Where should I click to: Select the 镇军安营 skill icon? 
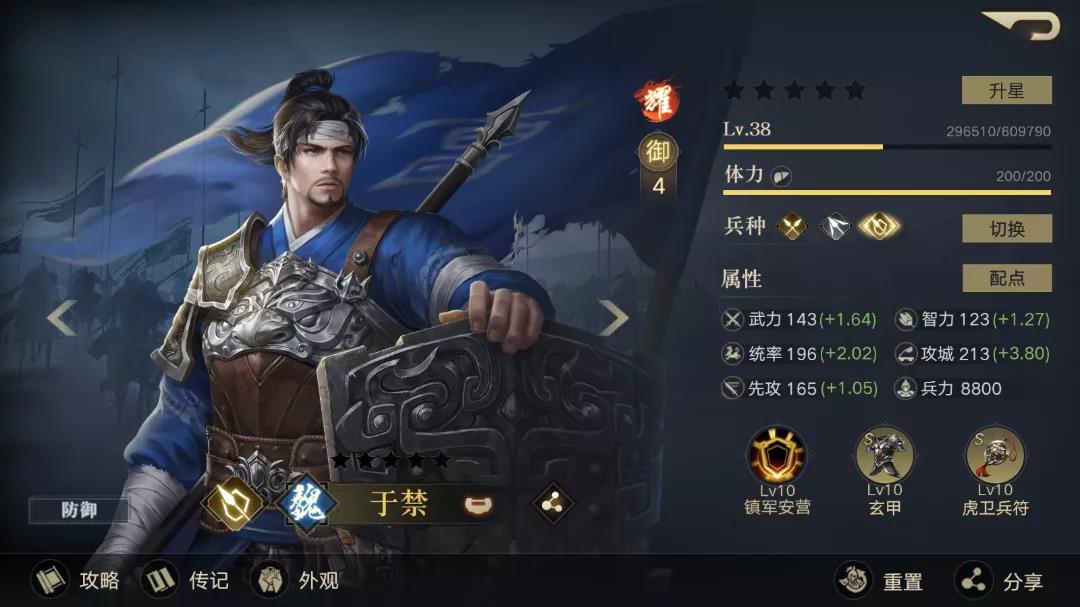click(777, 454)
